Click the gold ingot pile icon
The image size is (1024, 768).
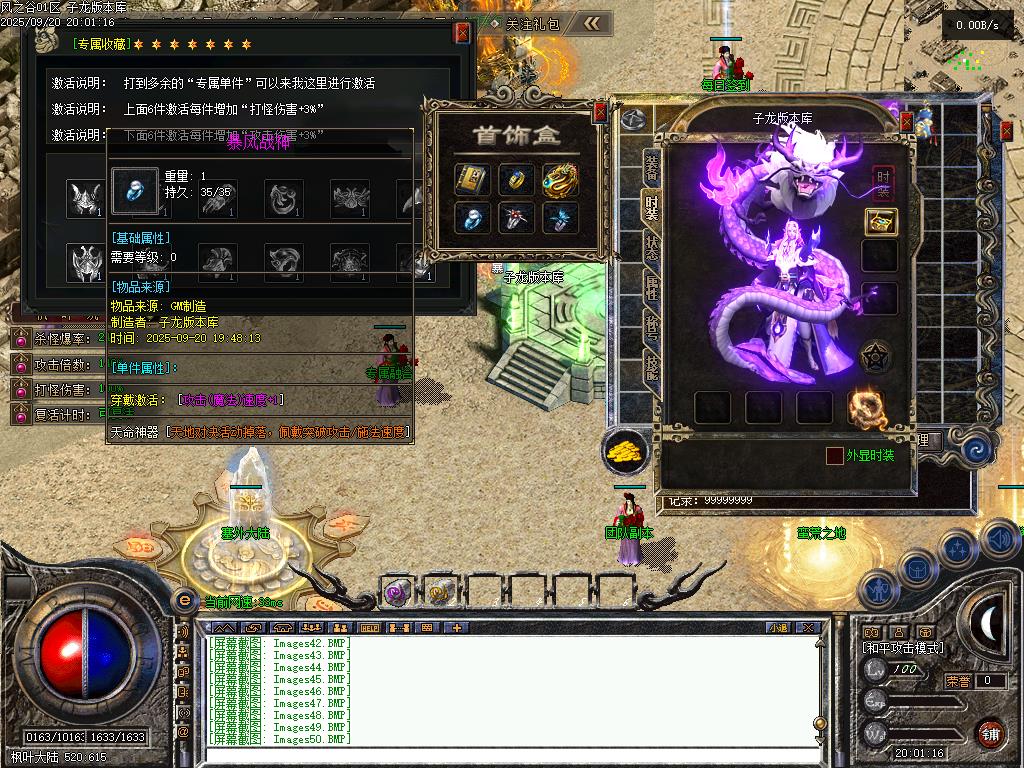tap(626, 452)
